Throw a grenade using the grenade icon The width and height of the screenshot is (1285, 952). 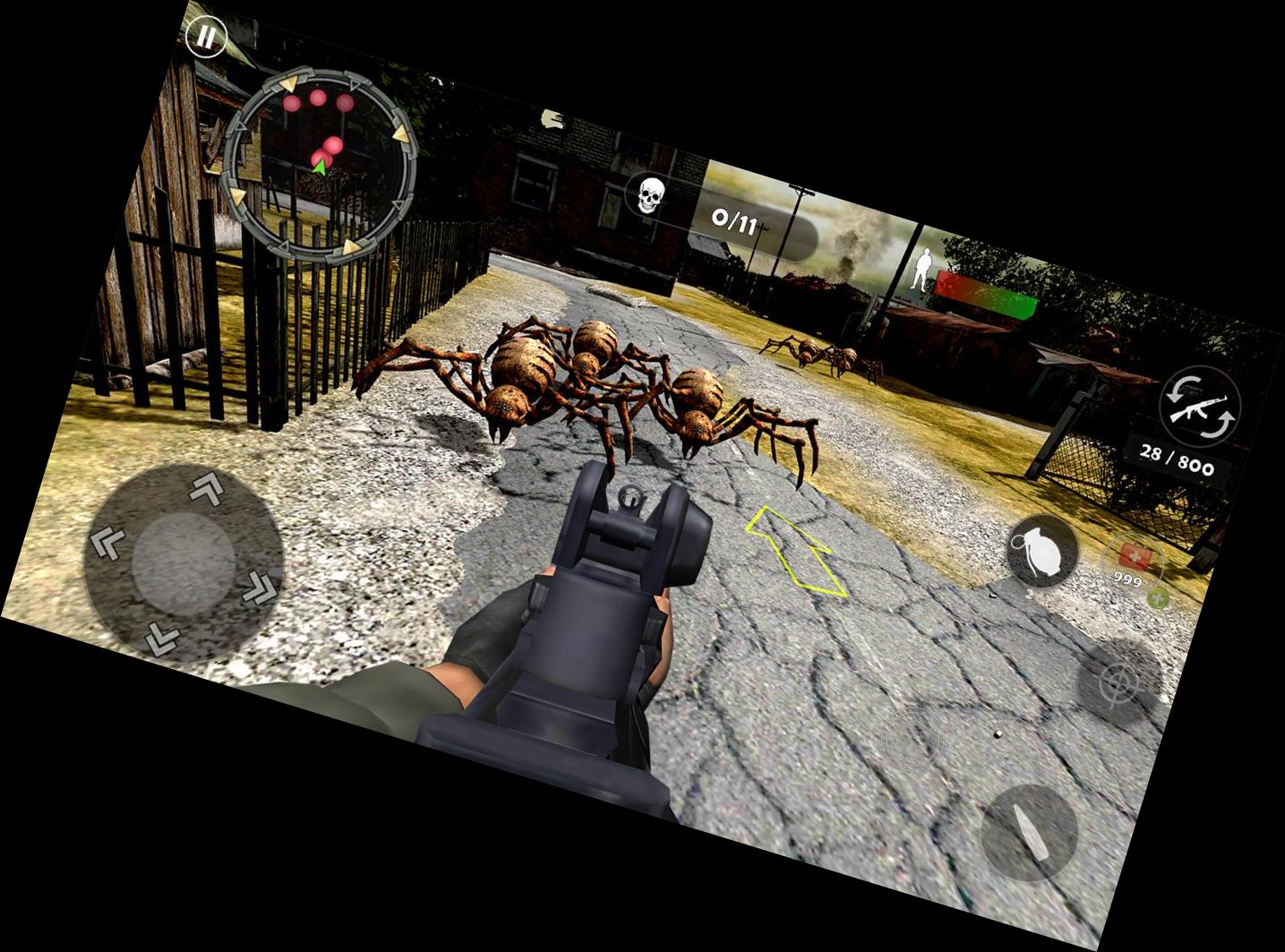[x=1043, y=551]
